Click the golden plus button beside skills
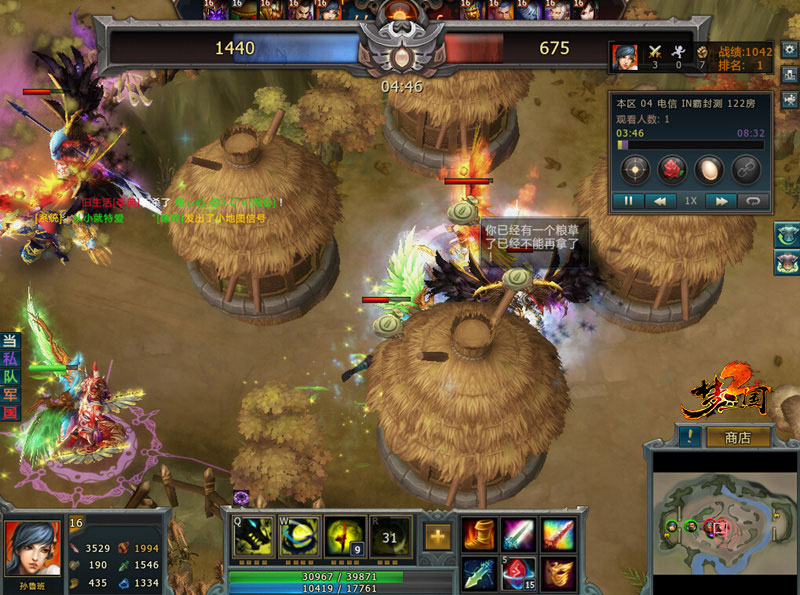Viewport: 800px width, 595px height. pos(436,536)
